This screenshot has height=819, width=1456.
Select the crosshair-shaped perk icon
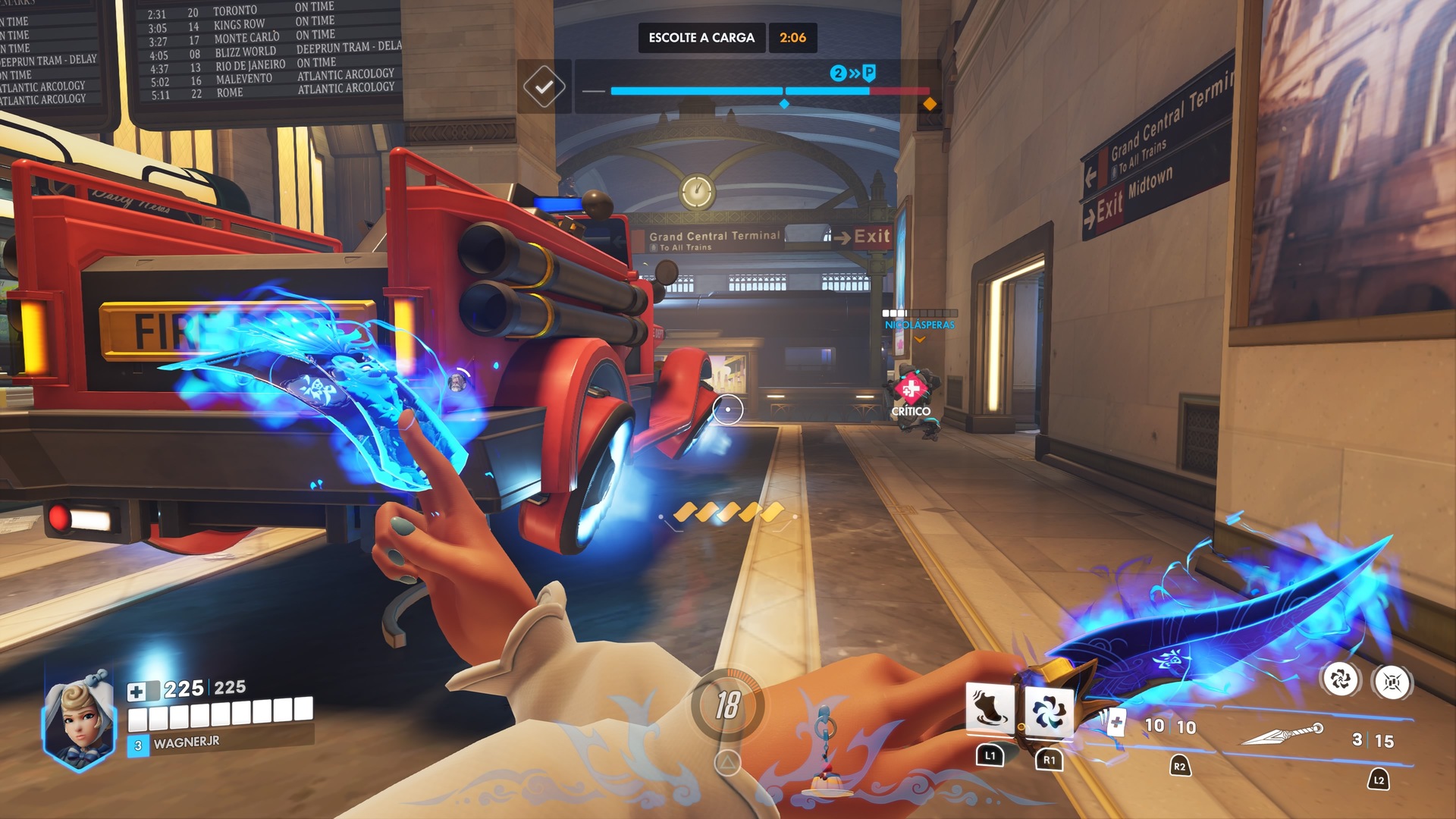tap(1392, 682)
